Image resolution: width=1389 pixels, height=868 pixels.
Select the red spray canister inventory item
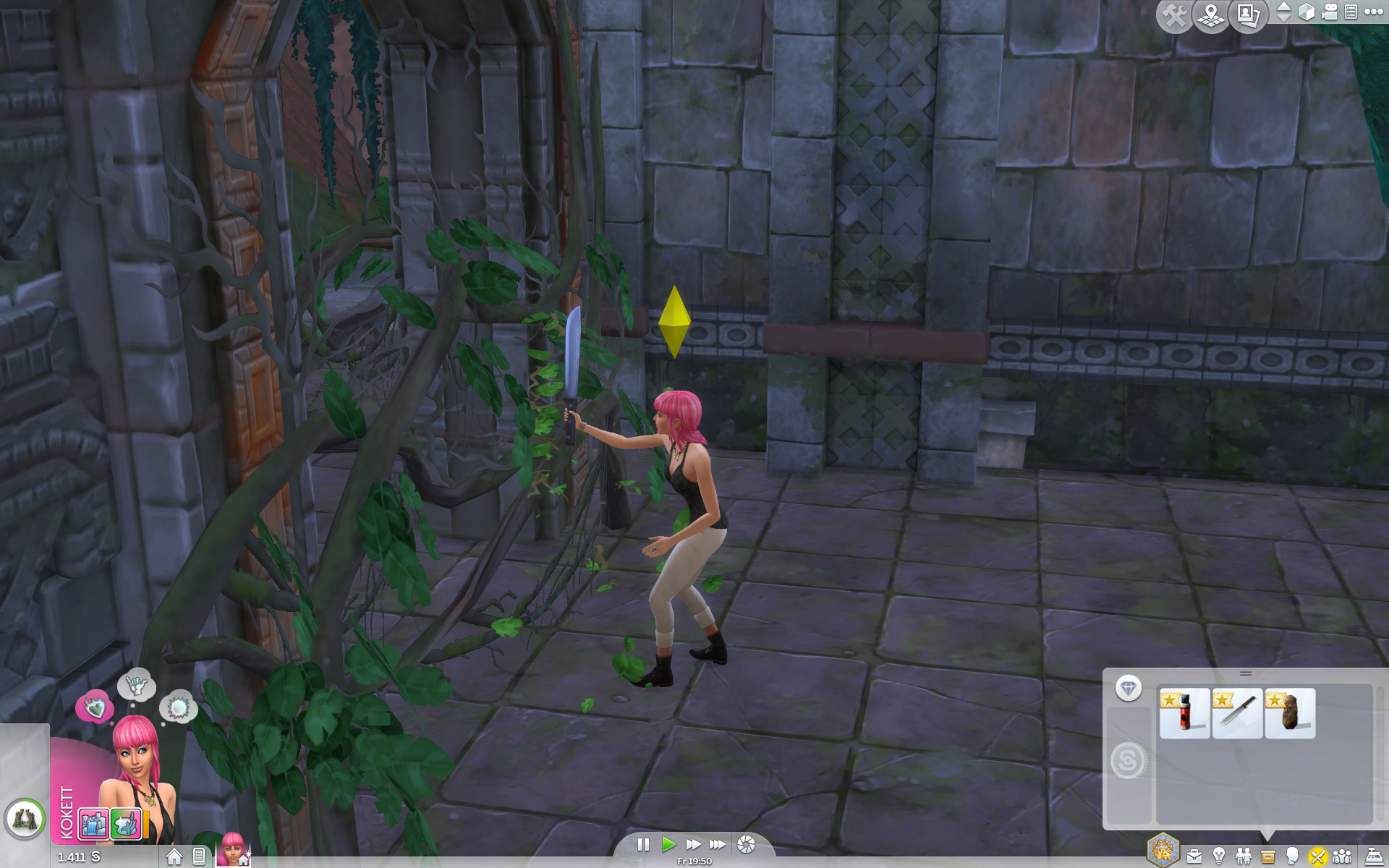tap(1185, 713)
